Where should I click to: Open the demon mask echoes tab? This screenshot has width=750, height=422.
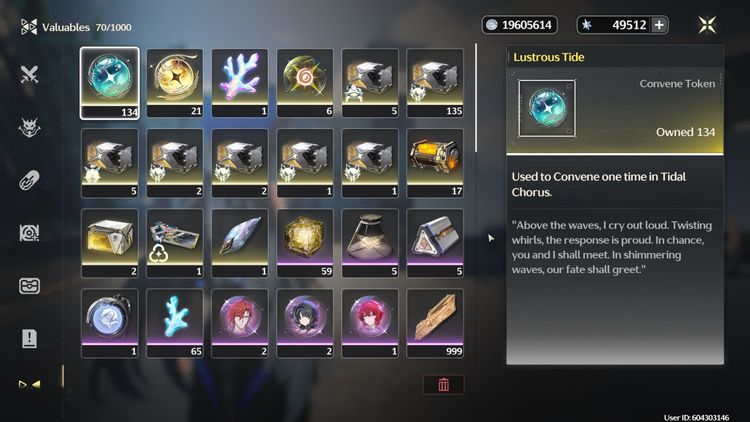pyautogui.click(x=29, y=127)
